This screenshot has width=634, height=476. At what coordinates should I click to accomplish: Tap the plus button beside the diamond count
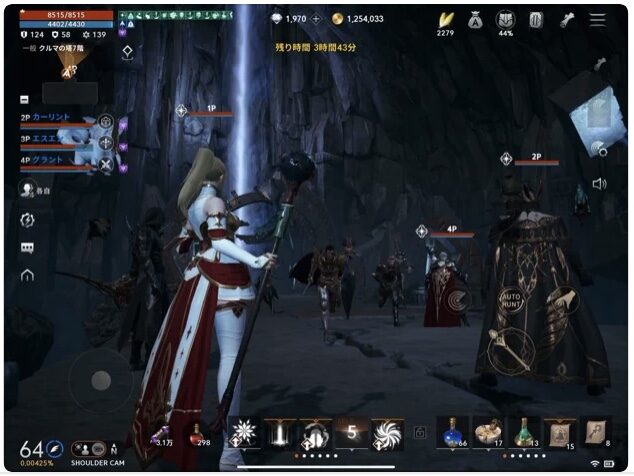(317, 19)
